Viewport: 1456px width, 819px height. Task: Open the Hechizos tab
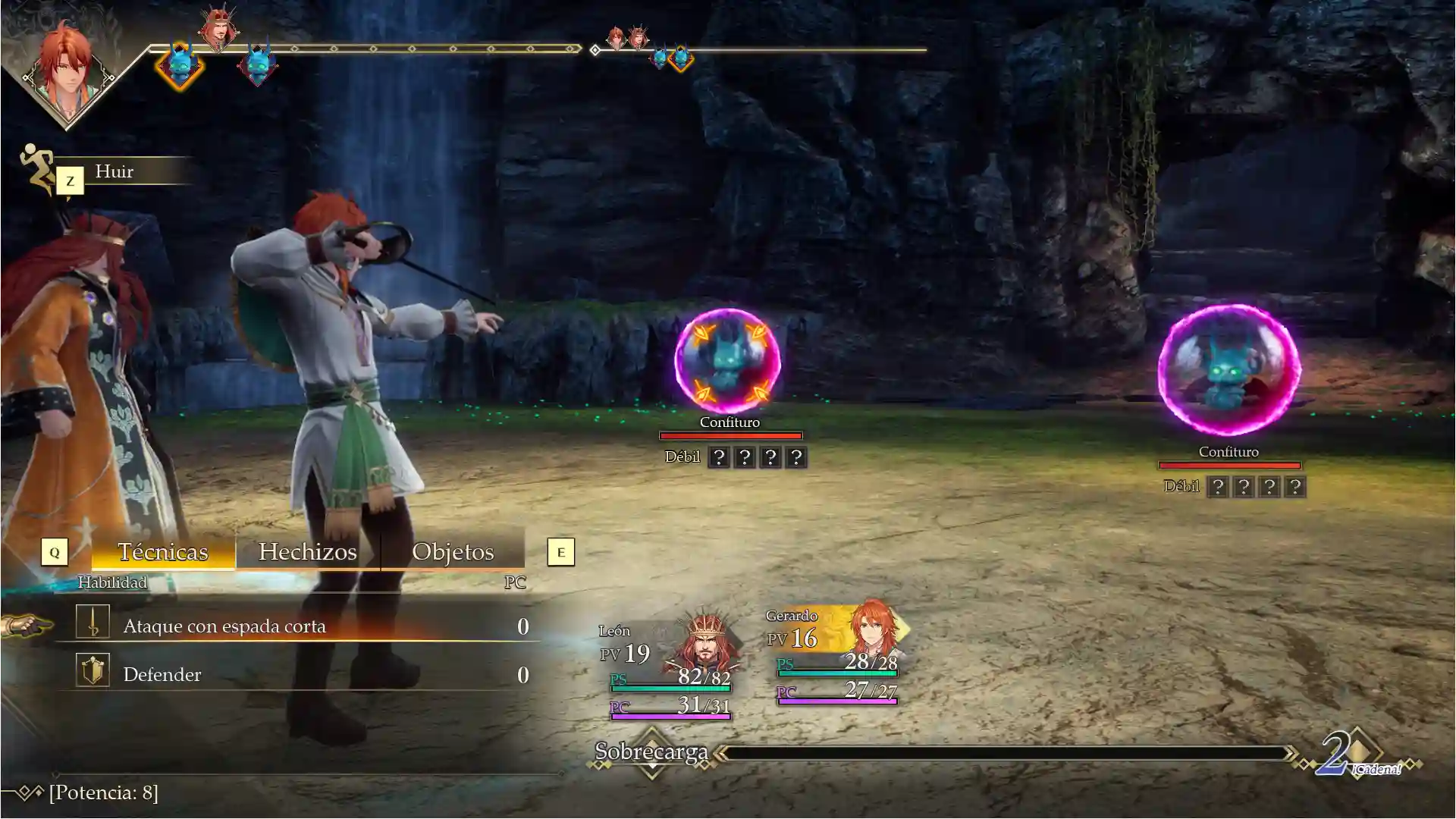click(x=307, y=552)
